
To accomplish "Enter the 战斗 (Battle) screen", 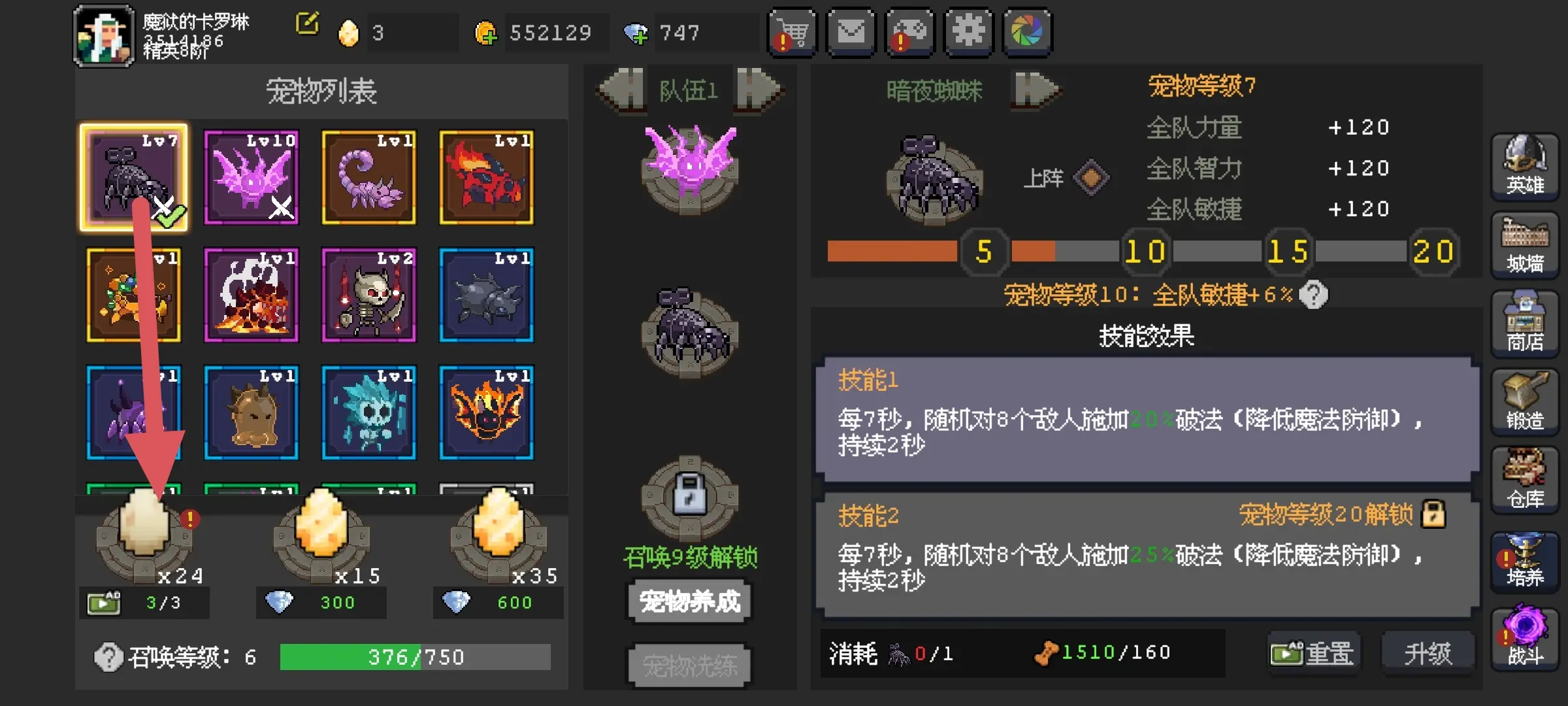I will [1525, 637].
